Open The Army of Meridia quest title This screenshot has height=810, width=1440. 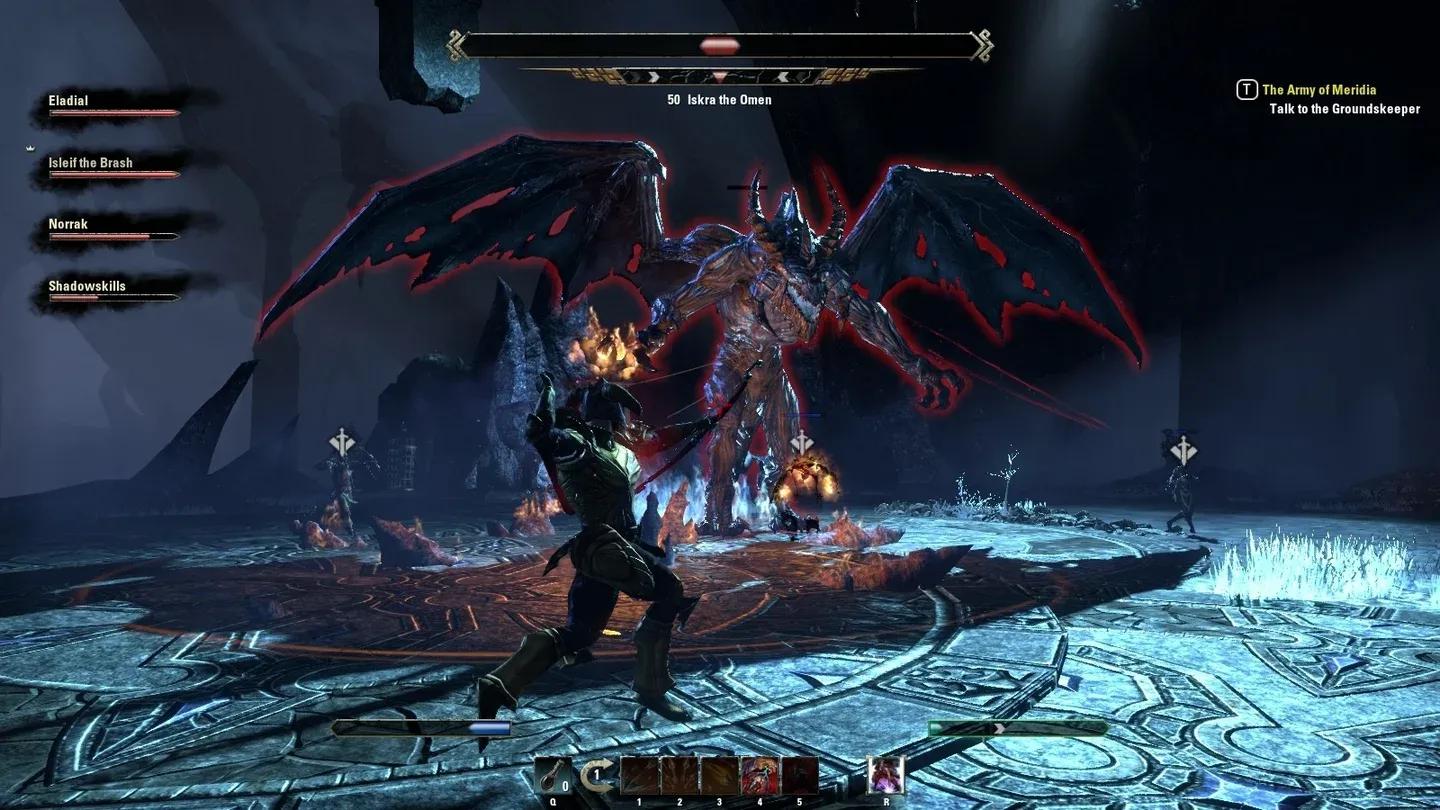(x=1320, y=89)
